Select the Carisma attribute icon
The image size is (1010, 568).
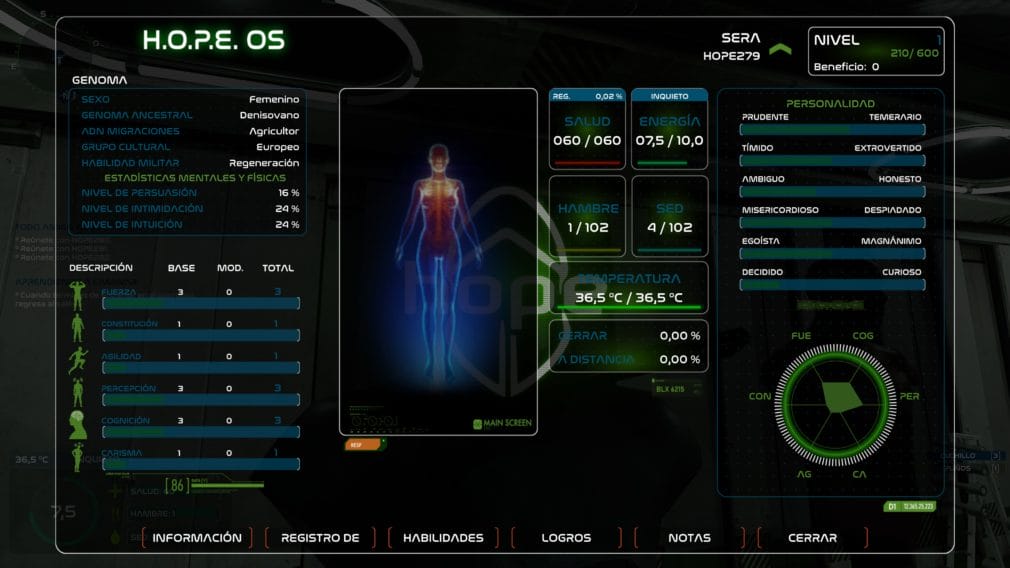coord(78,457)
